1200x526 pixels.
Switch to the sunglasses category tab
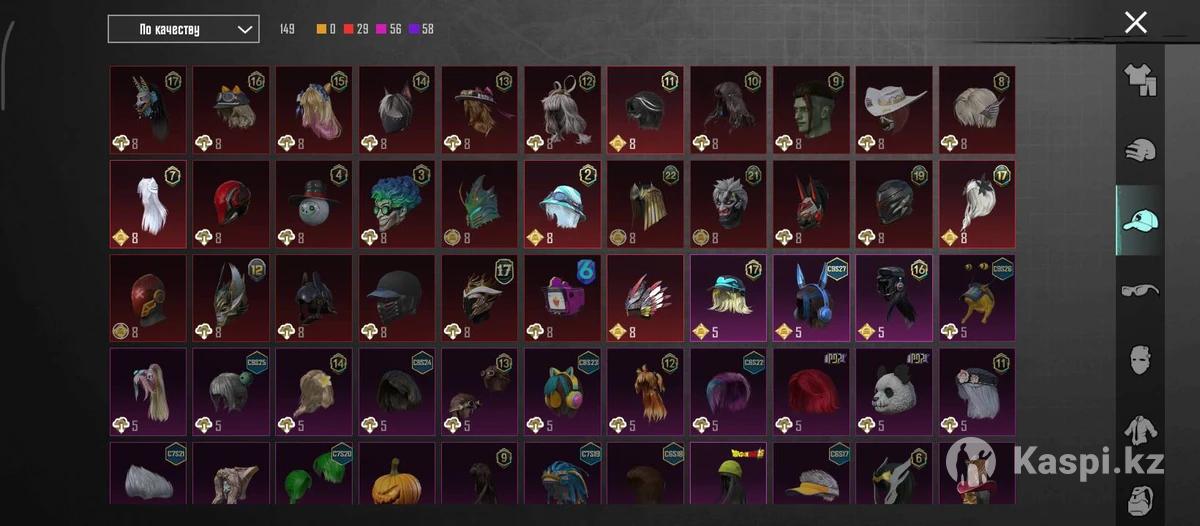click(1140, 289)
